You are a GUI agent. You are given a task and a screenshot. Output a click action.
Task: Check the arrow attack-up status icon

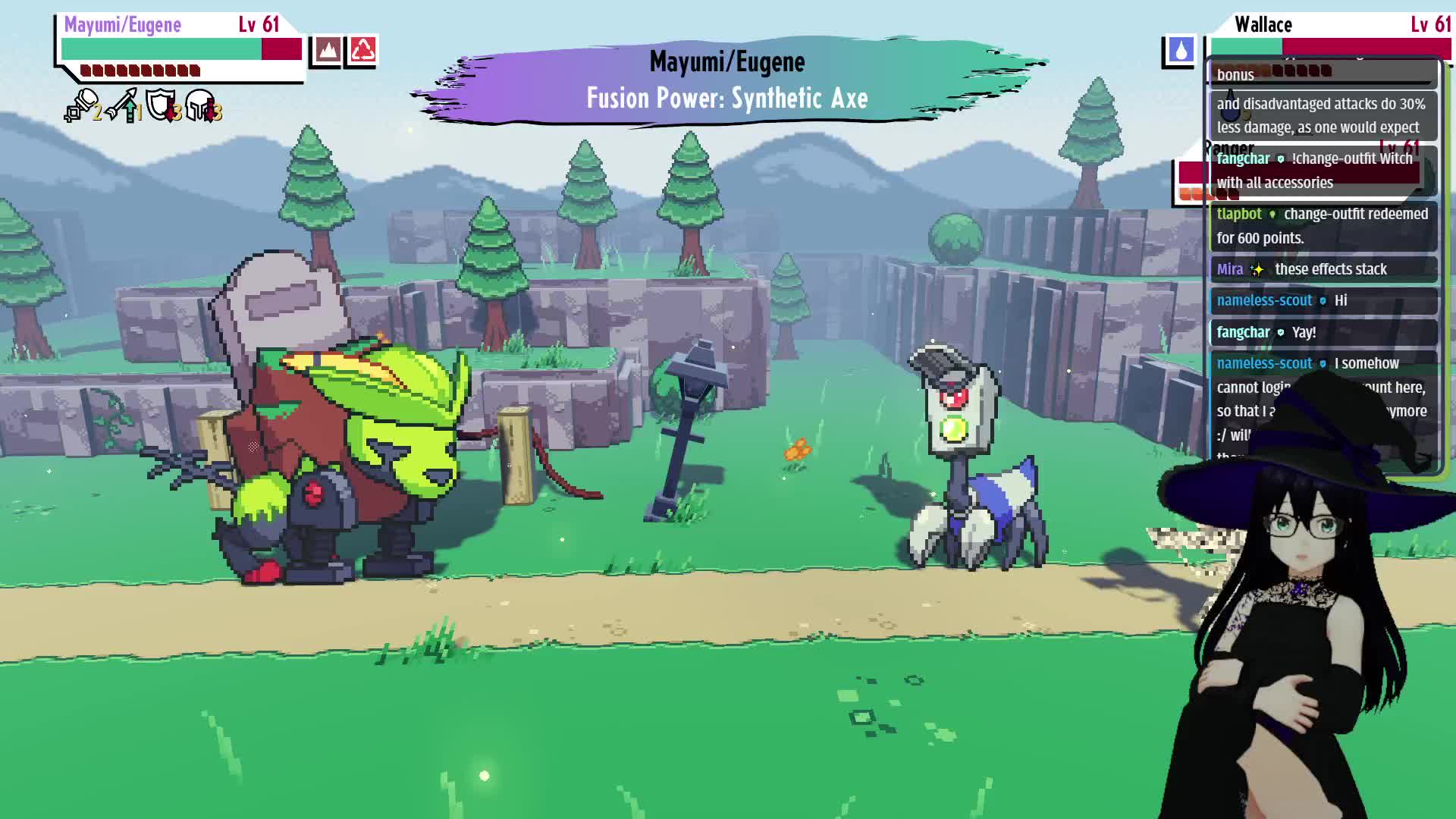tap(122, 105)
